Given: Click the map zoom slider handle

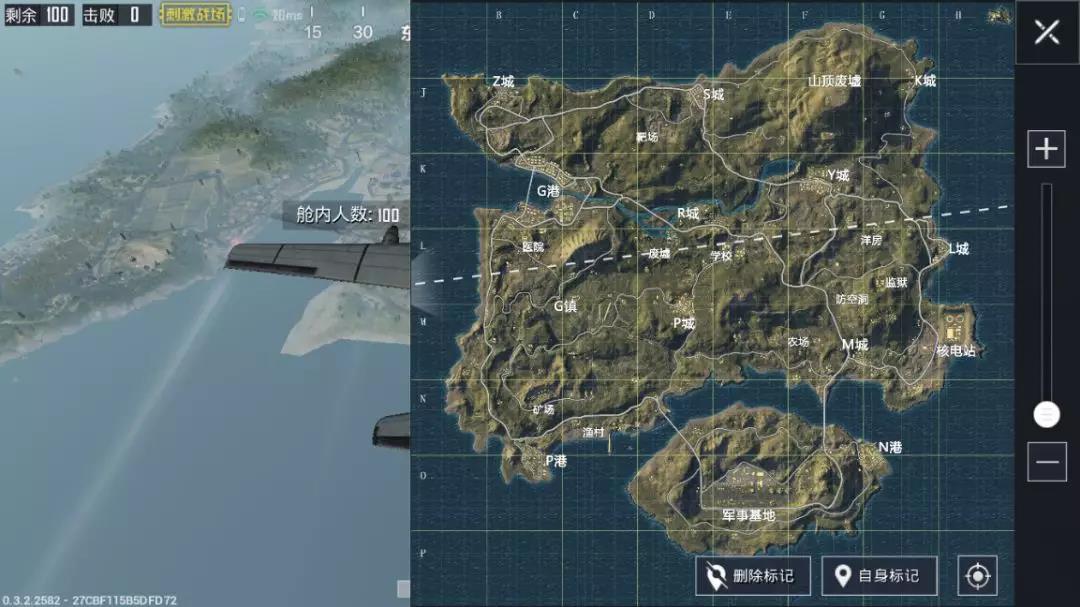Looking at the screenshot, I should [1046, 414].
